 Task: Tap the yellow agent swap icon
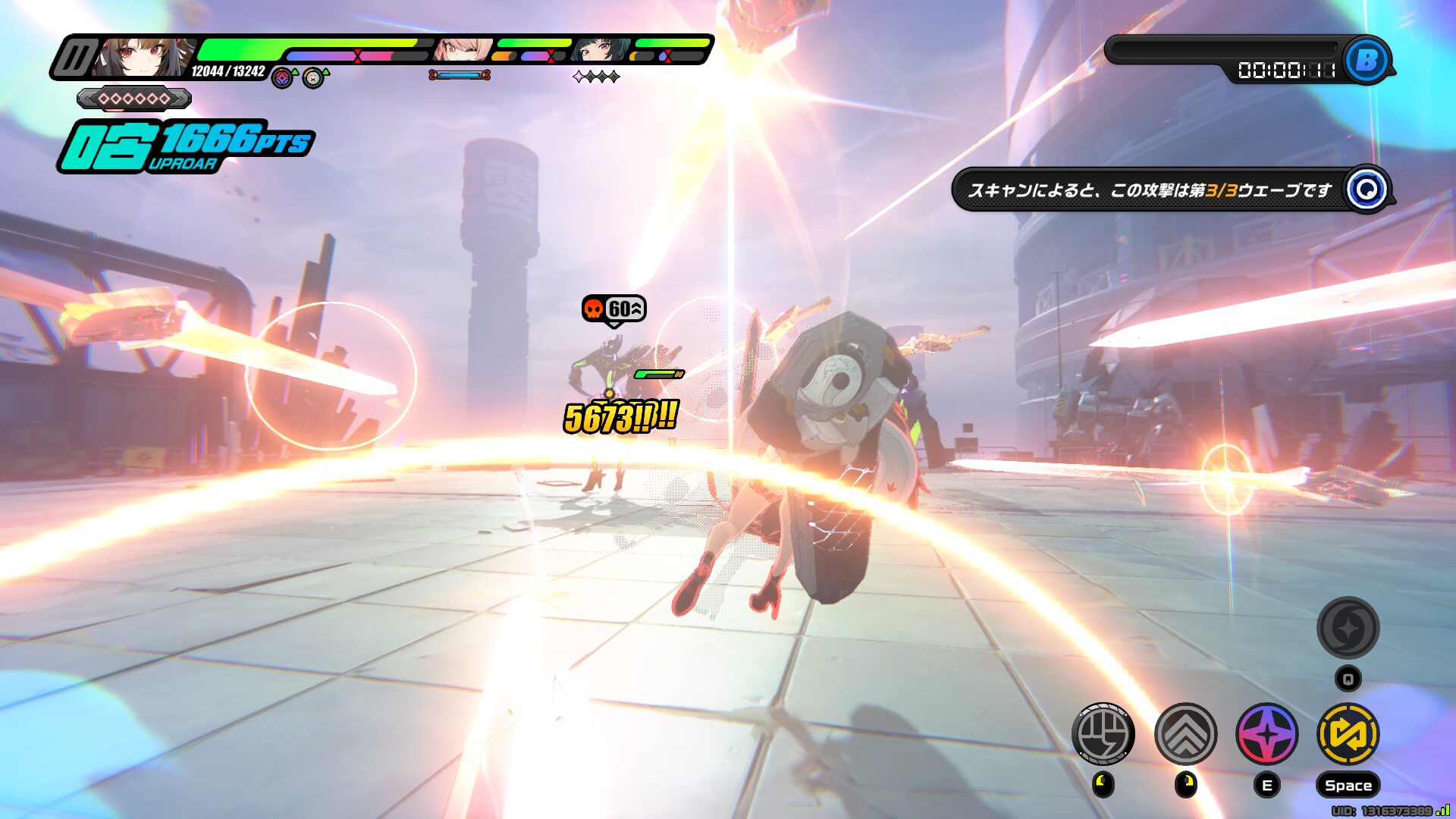pos(1348,733)
